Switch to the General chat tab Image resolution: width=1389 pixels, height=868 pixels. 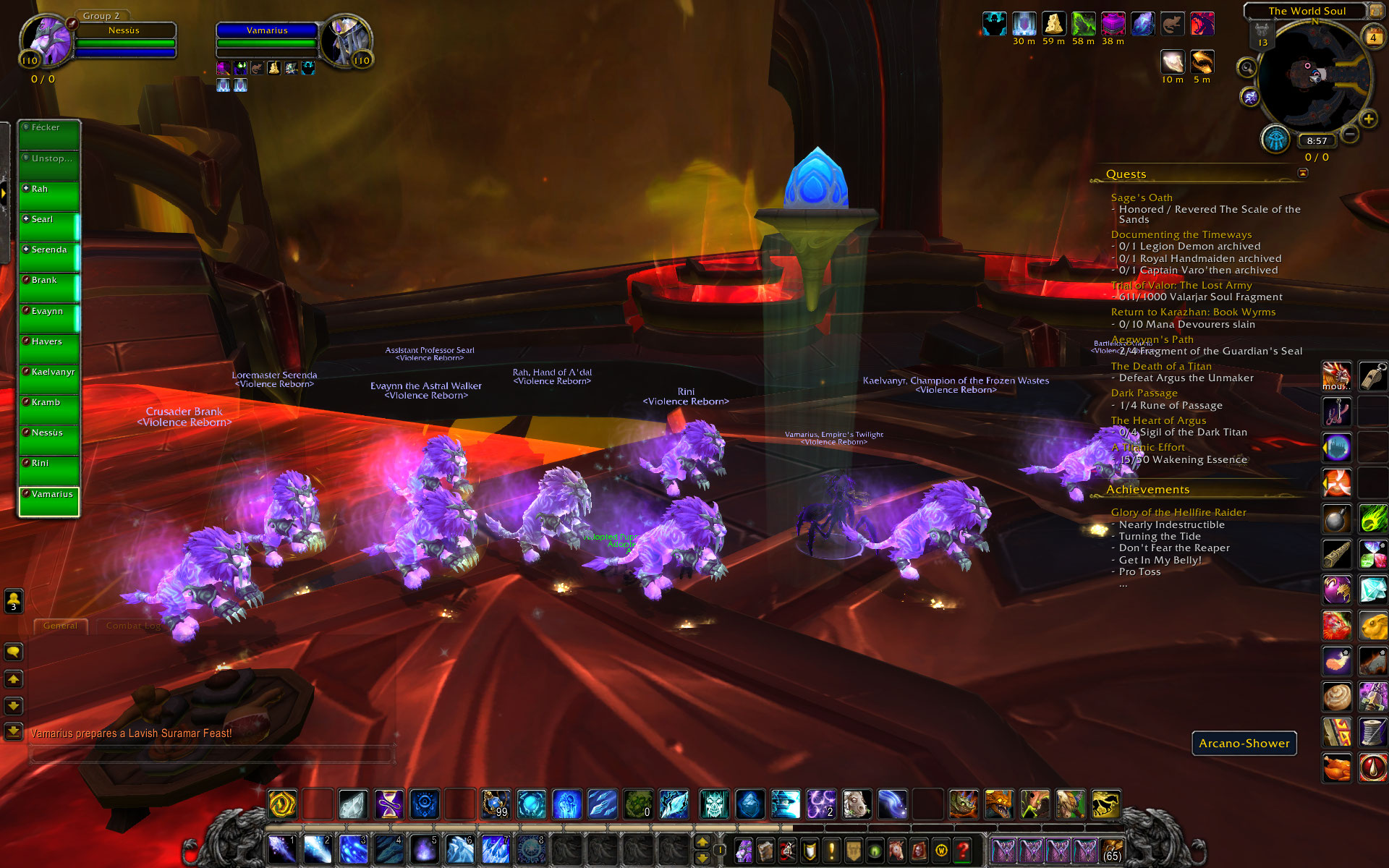60,626
